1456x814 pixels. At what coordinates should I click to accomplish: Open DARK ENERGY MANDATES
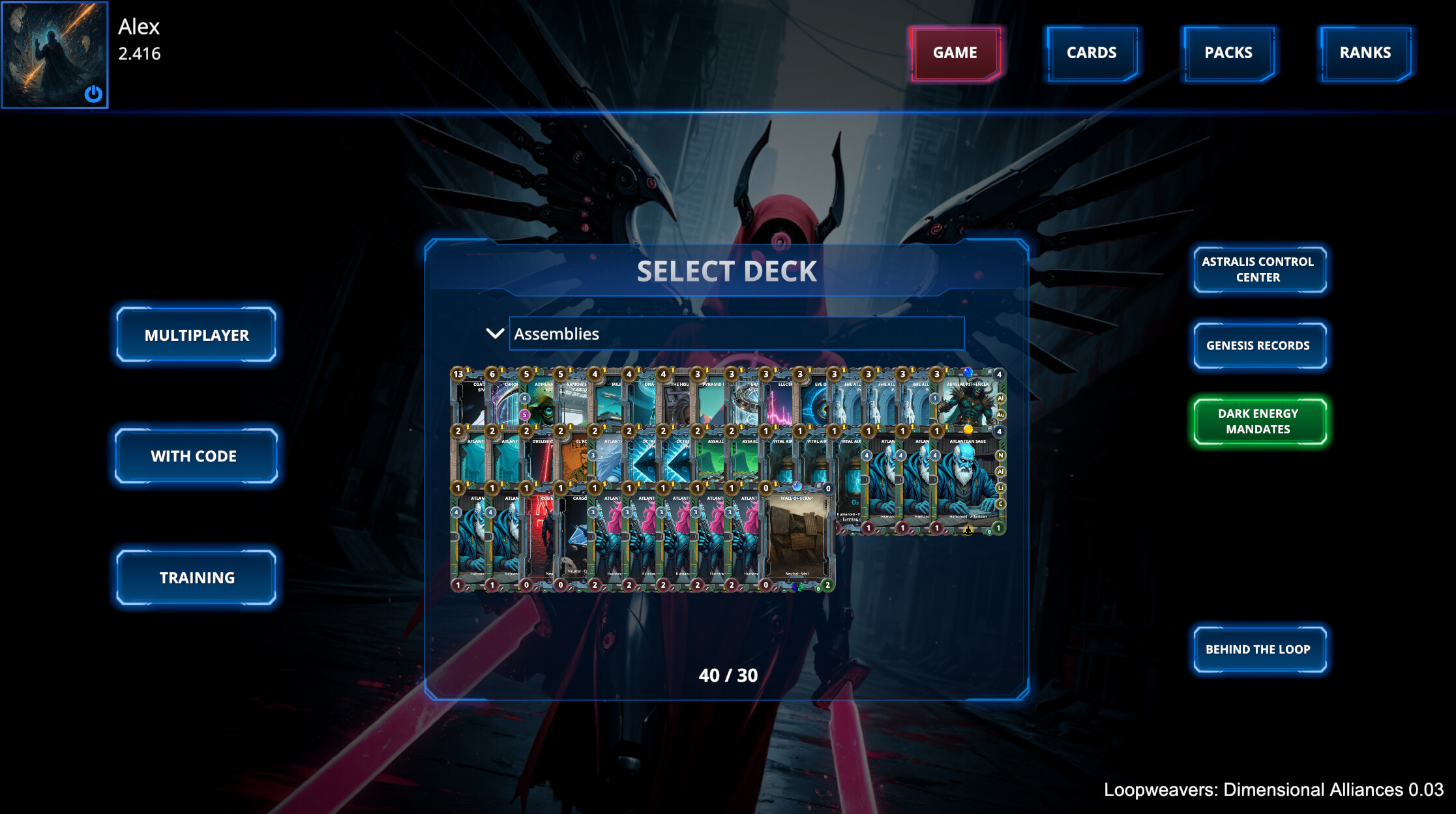[x=1258, y=421]
